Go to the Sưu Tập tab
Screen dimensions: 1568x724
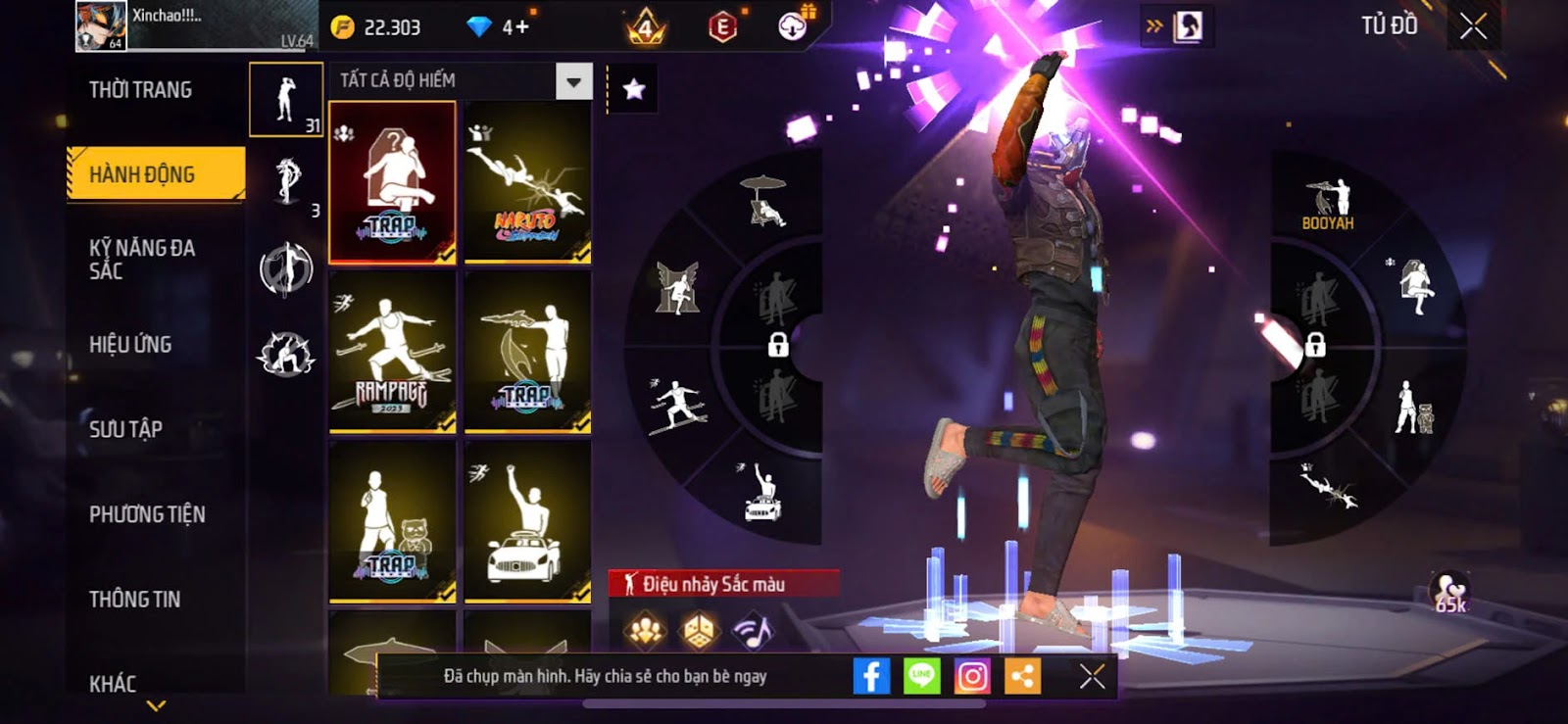(125, 429)
